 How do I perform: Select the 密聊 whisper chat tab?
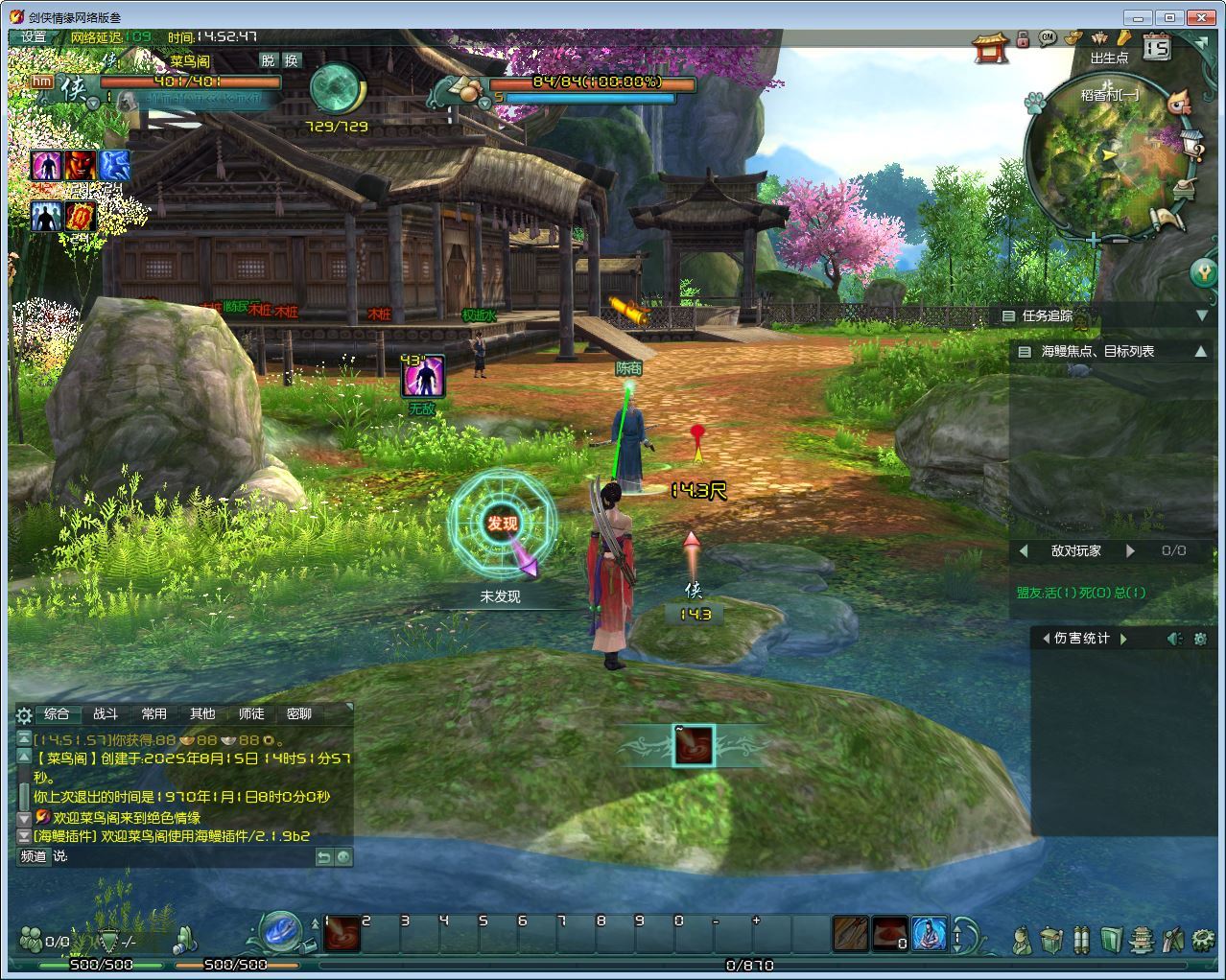click(299, 714)
